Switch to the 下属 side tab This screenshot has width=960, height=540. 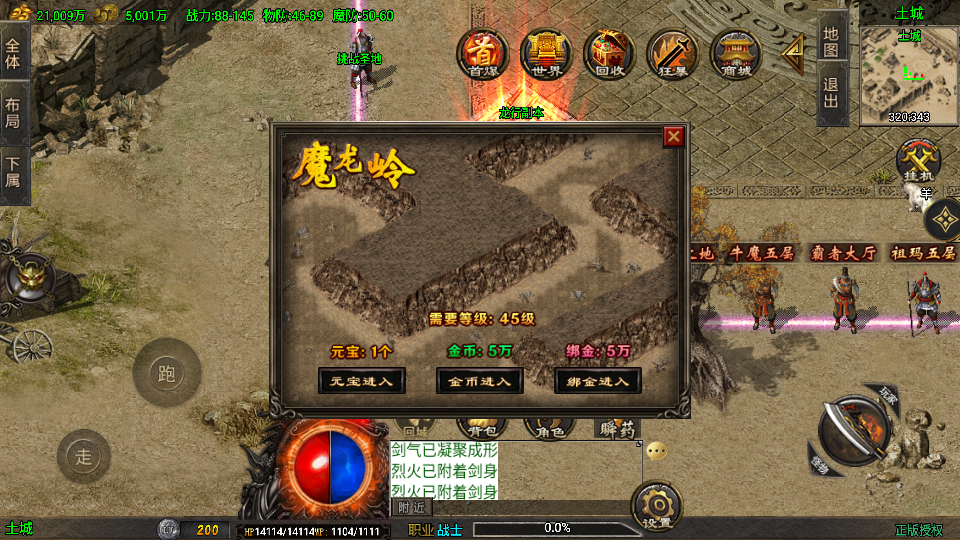coord(13,173)
